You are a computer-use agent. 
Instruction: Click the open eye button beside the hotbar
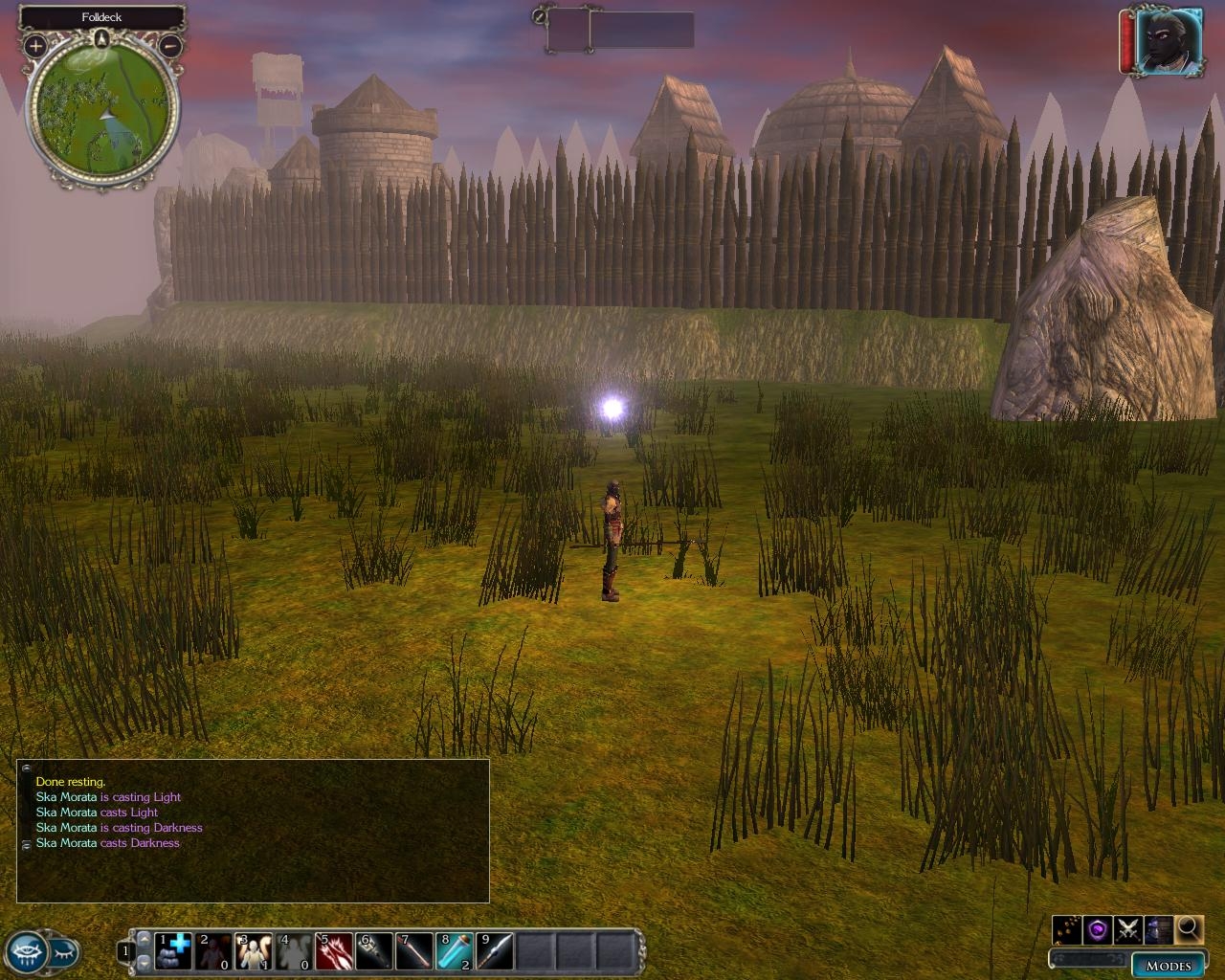point(25,951)
